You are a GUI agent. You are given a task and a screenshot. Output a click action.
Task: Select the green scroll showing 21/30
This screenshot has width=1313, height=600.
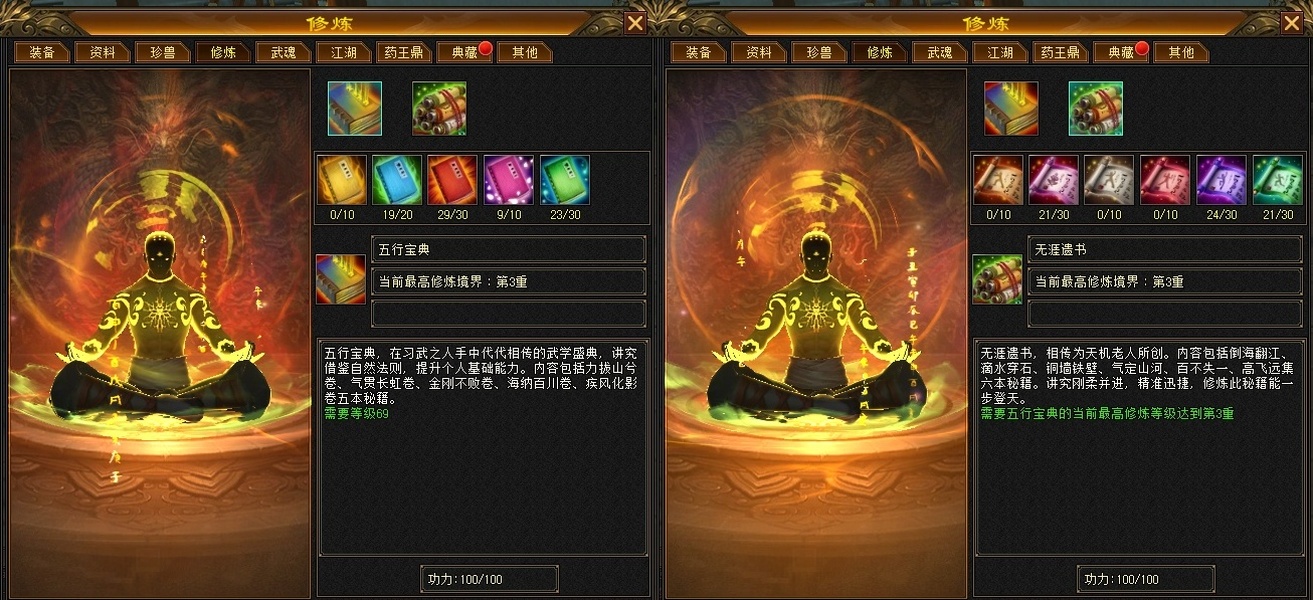[x=1277, y=181]
